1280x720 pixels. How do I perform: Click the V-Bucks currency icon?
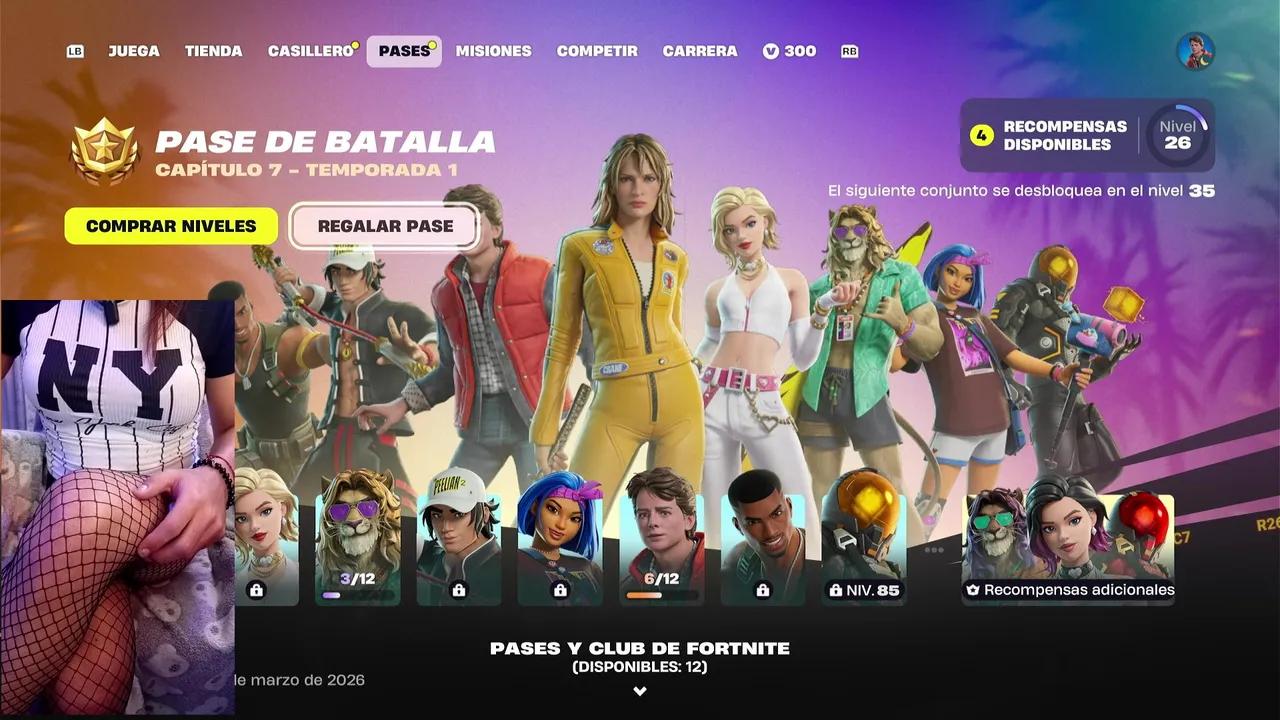pos(770,51)
